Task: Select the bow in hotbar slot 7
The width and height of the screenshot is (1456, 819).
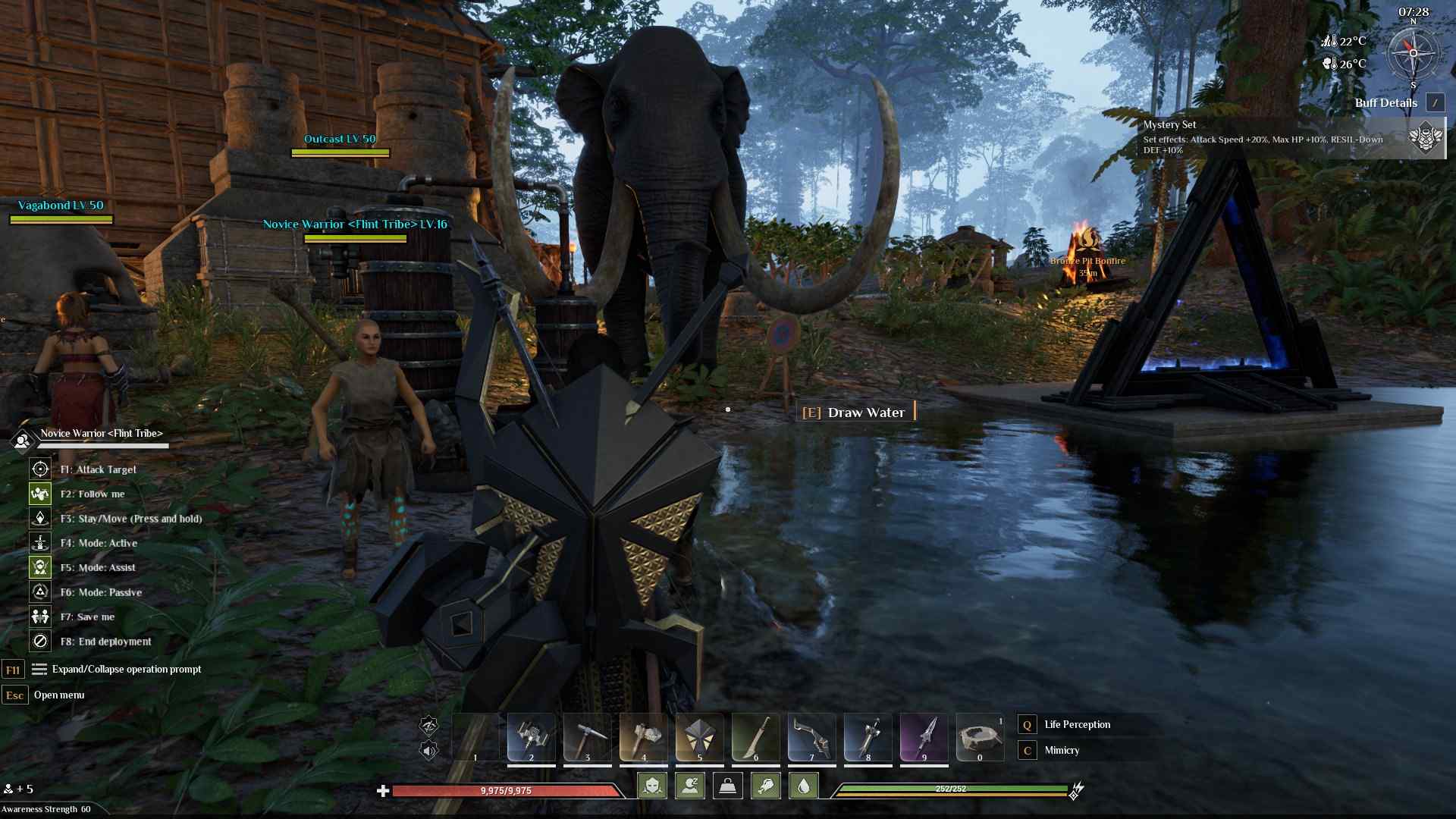Action: coord(812,737)
